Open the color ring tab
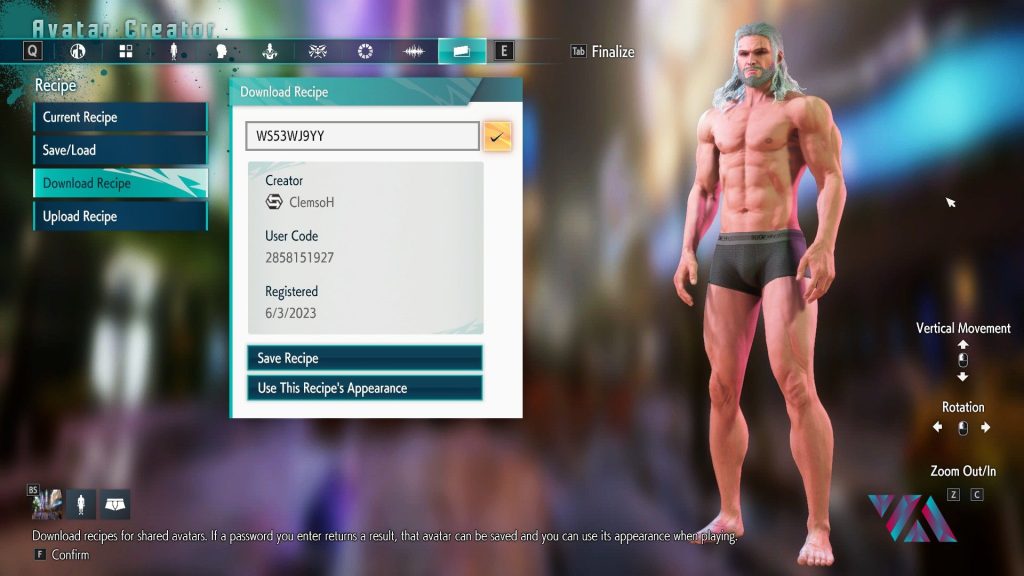1024x576 pixels. [x=365, y=51]
